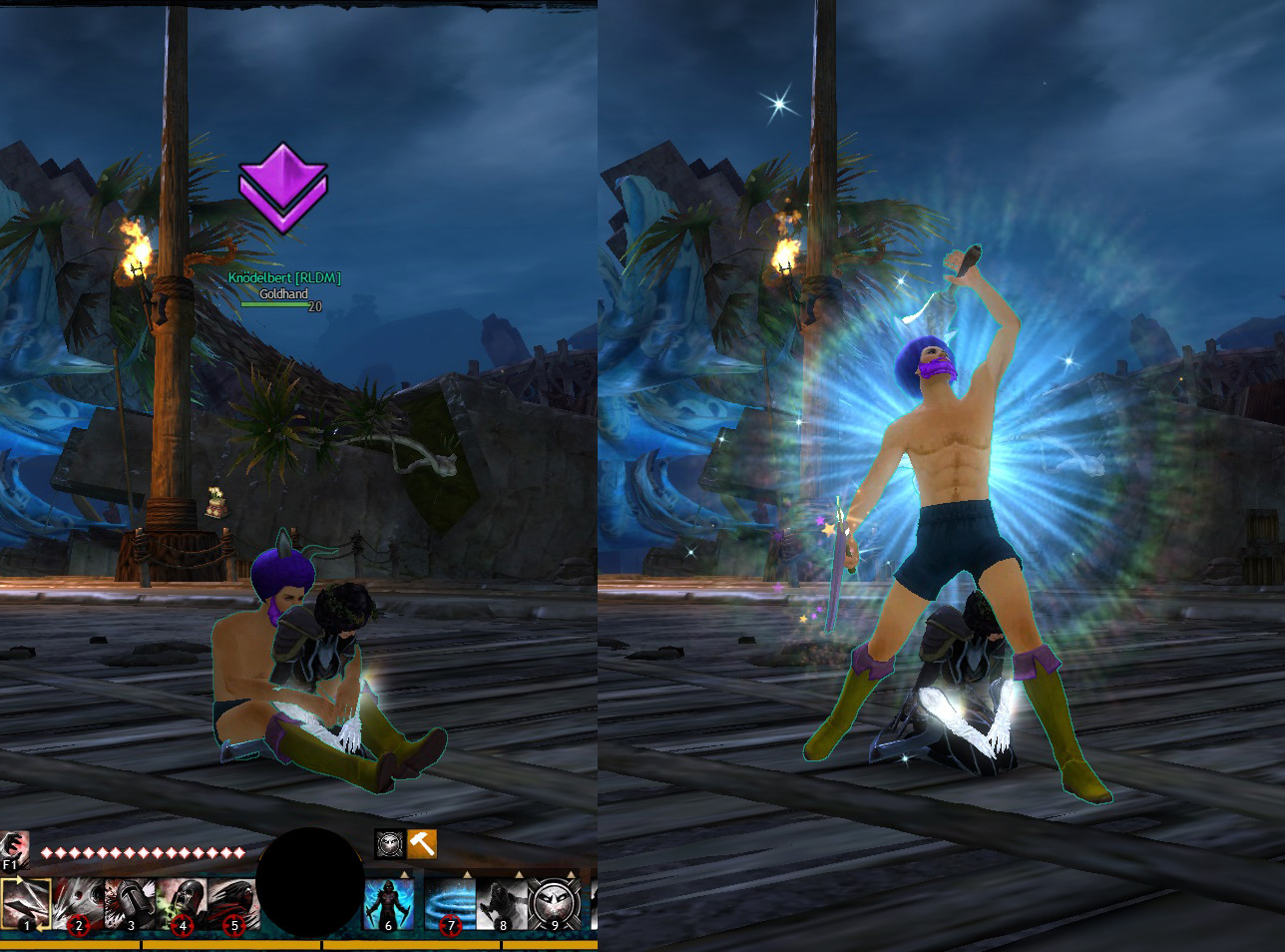This screenshot has height=952, width=1285.
Task: Use the masked-face skill in slot 4
Action: [183, 903]
